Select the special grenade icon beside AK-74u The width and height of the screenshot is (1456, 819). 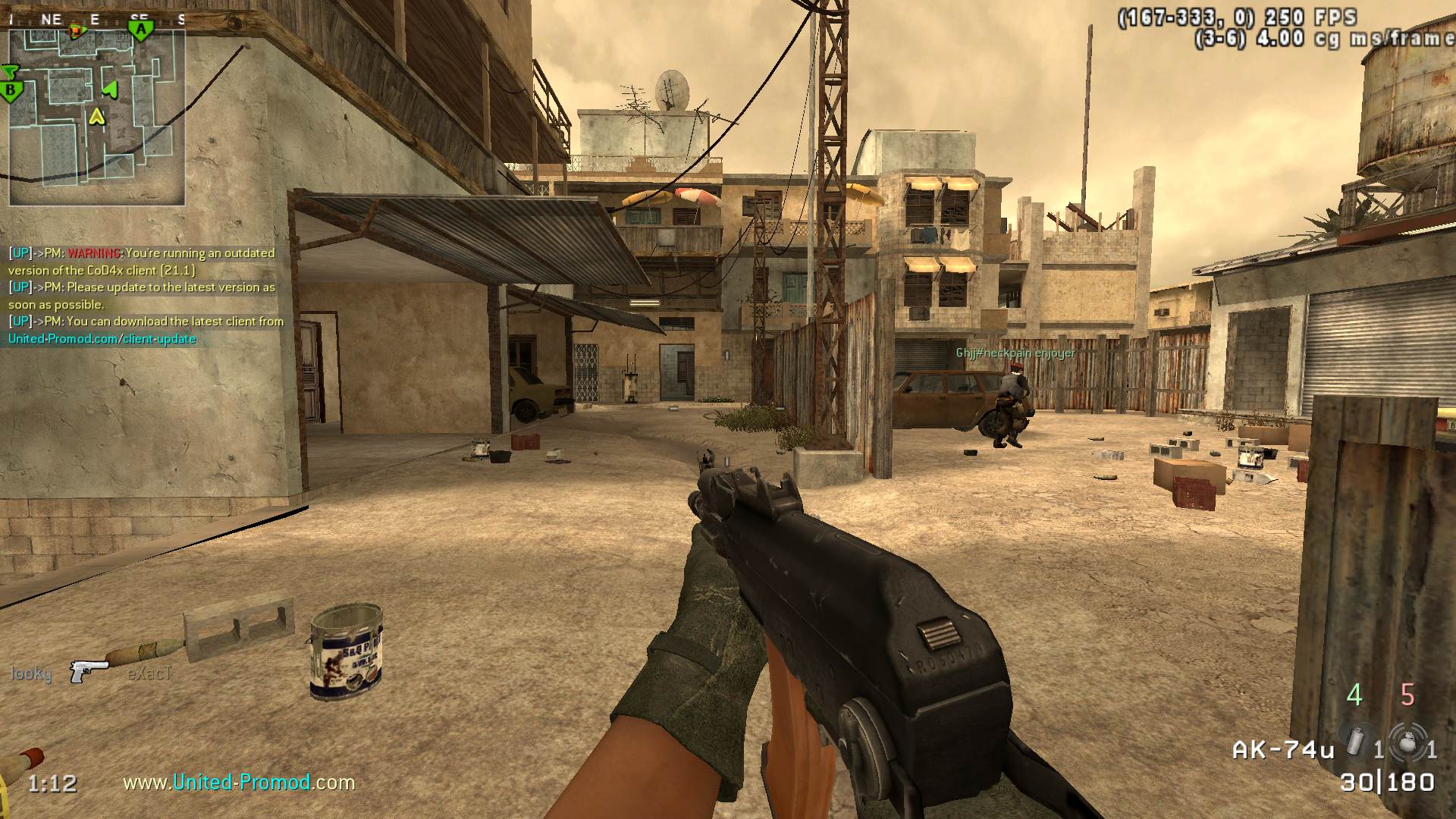click(1355, 741)
